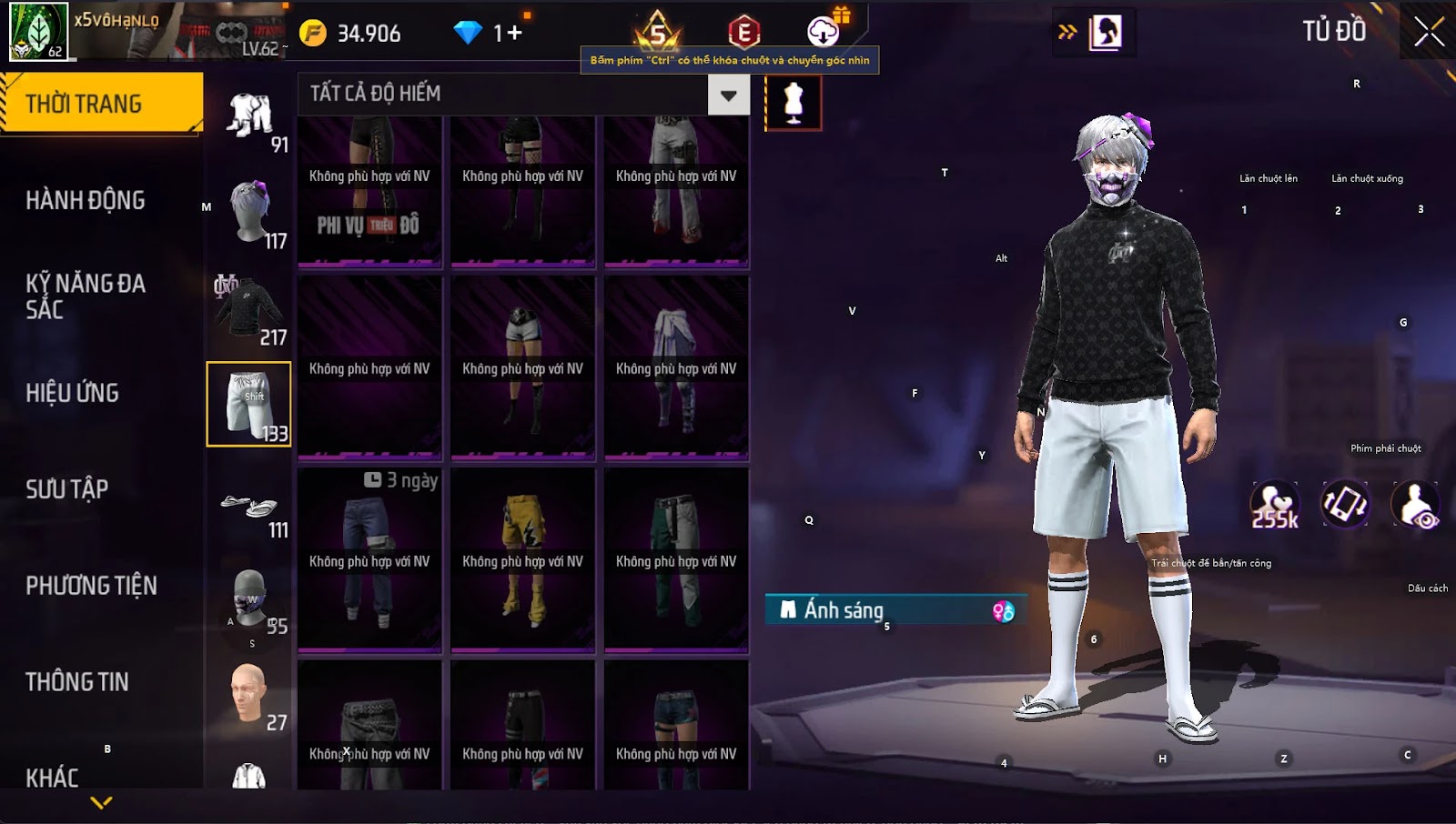
Task: Open the Tất Cả Độ Hiếm rarity dropdown
Action: click(x=728, y=95)
